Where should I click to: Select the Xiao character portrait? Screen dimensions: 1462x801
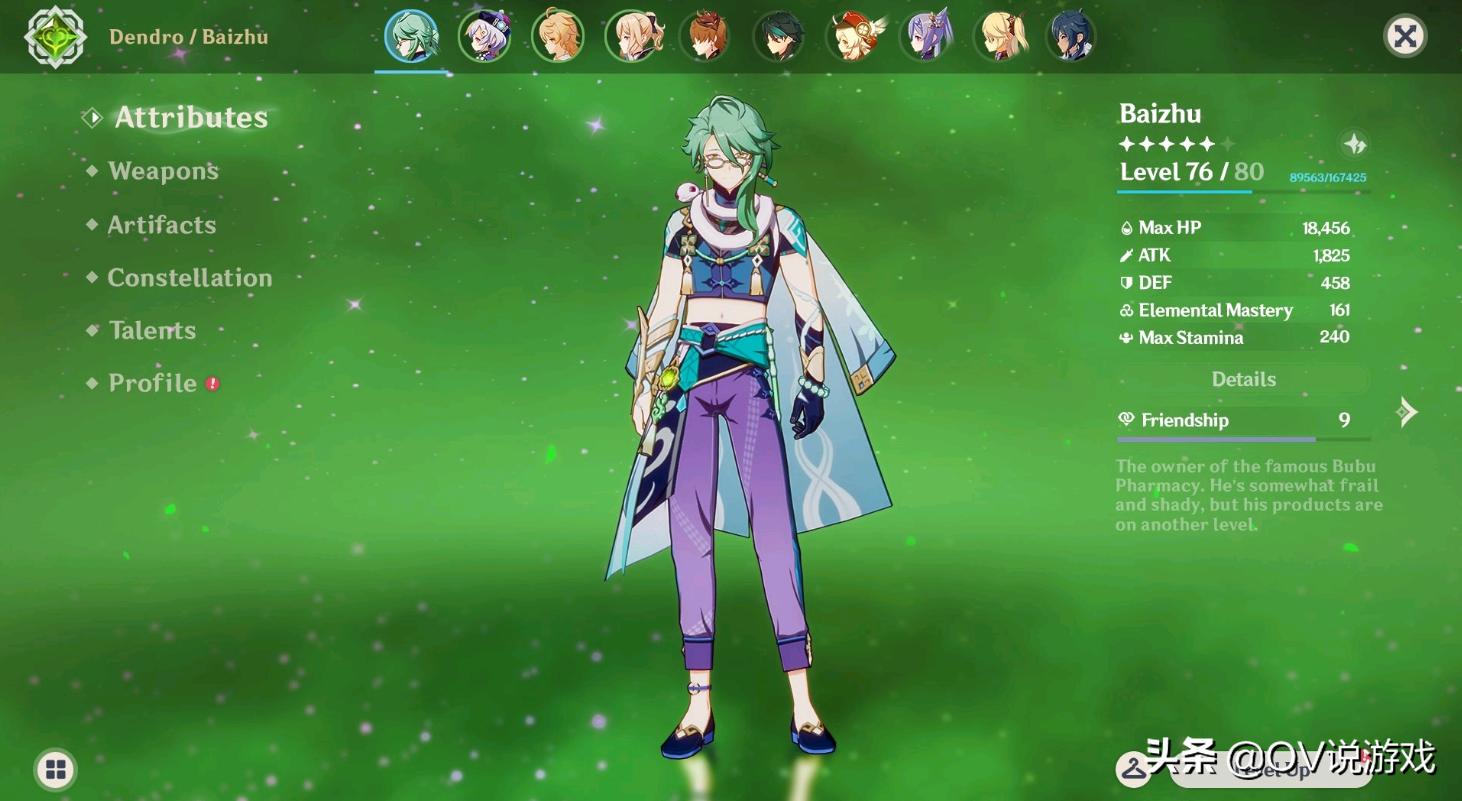(779, 37)
